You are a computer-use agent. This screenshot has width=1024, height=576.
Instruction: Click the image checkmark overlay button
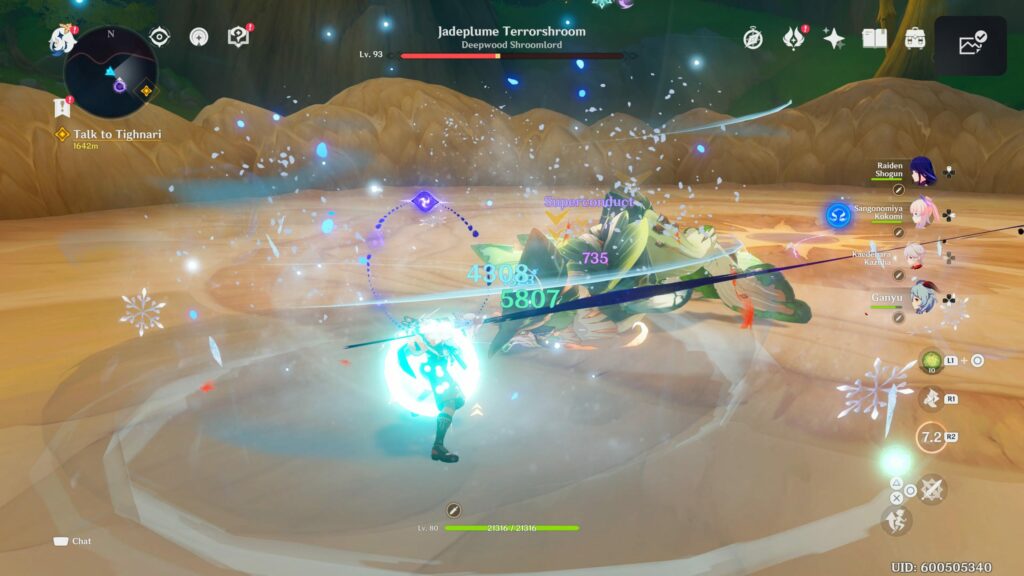click(971, 45)
